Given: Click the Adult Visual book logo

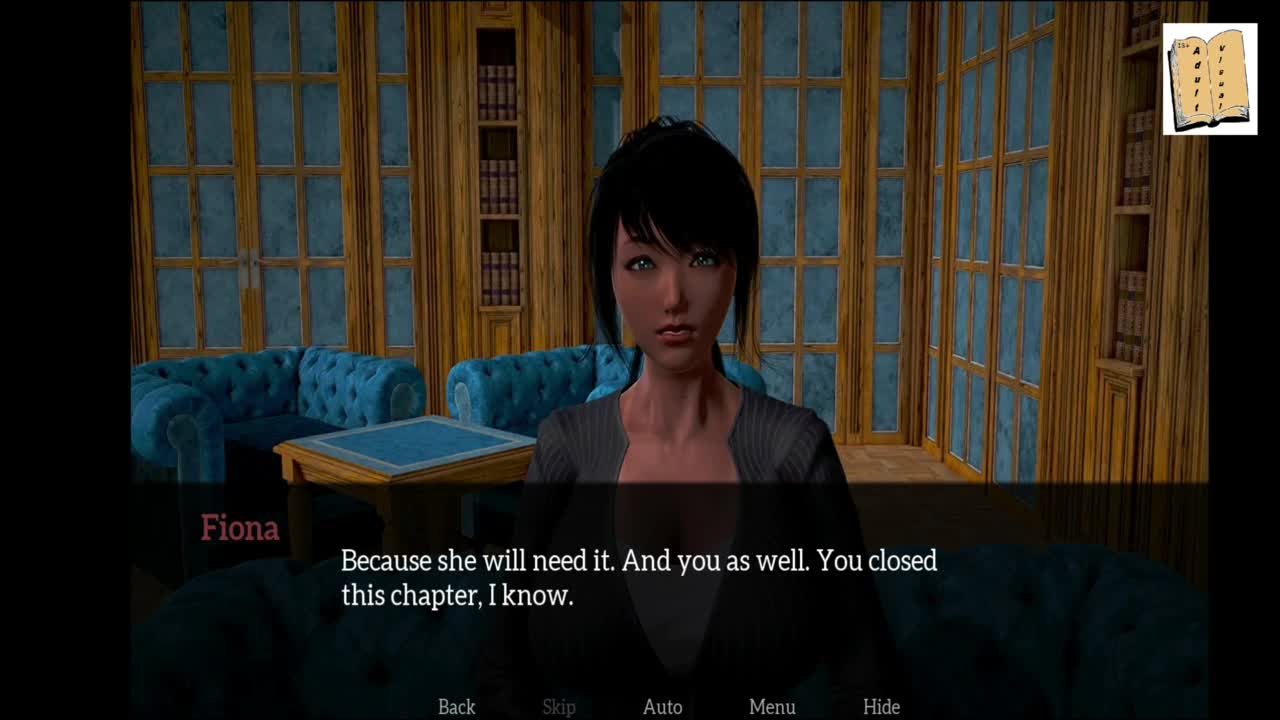Looking at the screenshot, I should pyautogui.click(x=1210, y=79).
